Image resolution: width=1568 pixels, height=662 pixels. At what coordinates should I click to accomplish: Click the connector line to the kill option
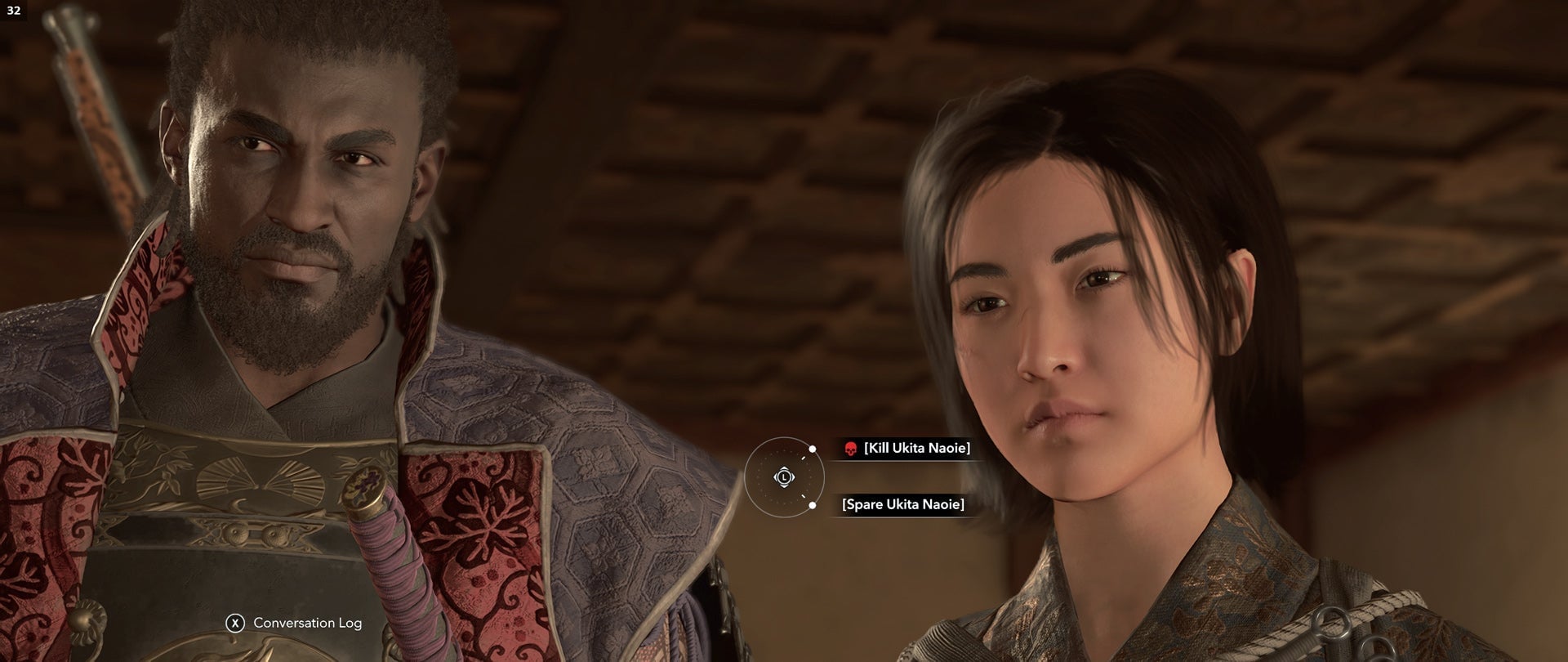pyautogui.click(x=804, y=458)
